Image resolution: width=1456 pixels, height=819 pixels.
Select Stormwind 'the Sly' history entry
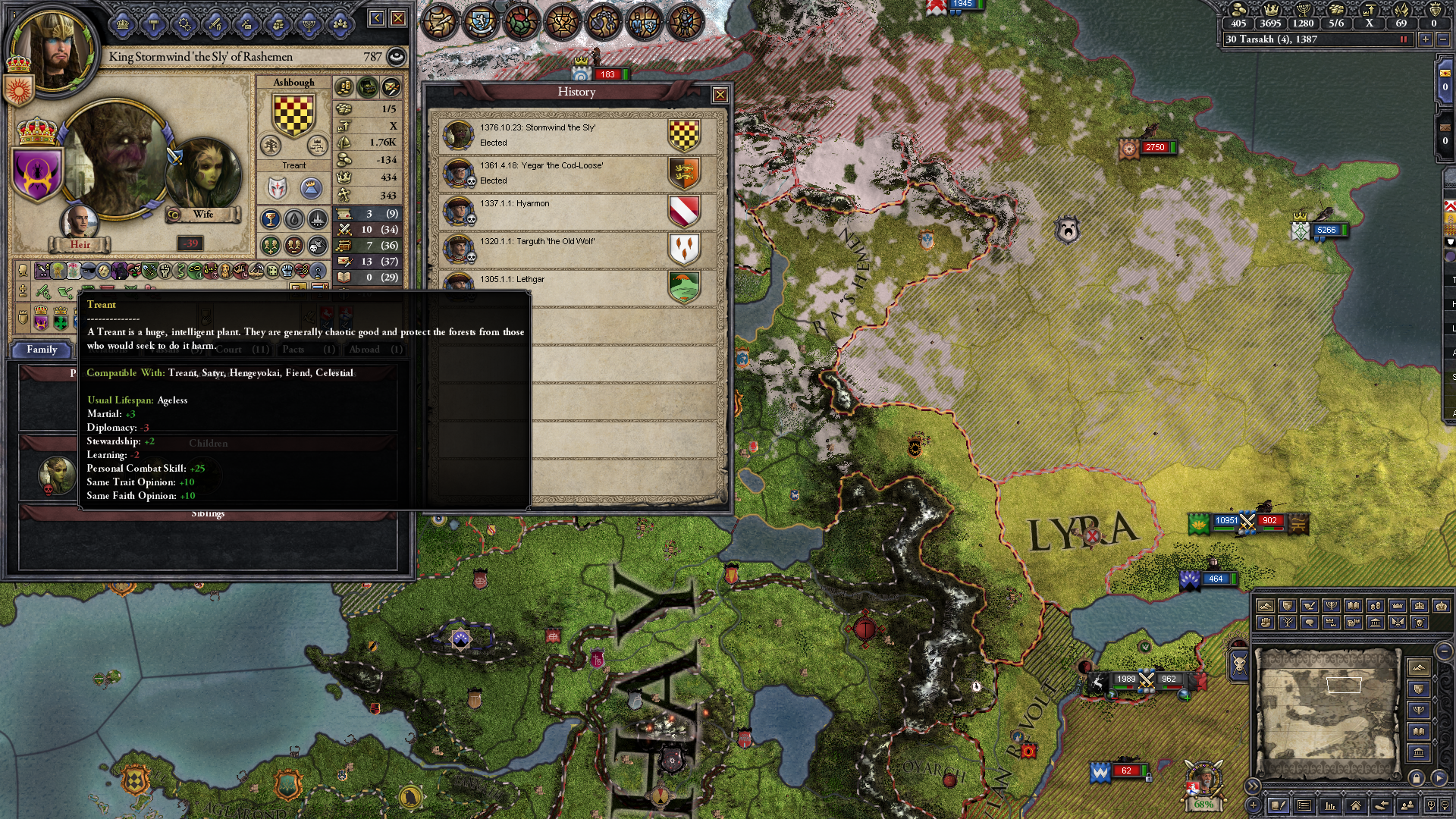tap(577, 135)
